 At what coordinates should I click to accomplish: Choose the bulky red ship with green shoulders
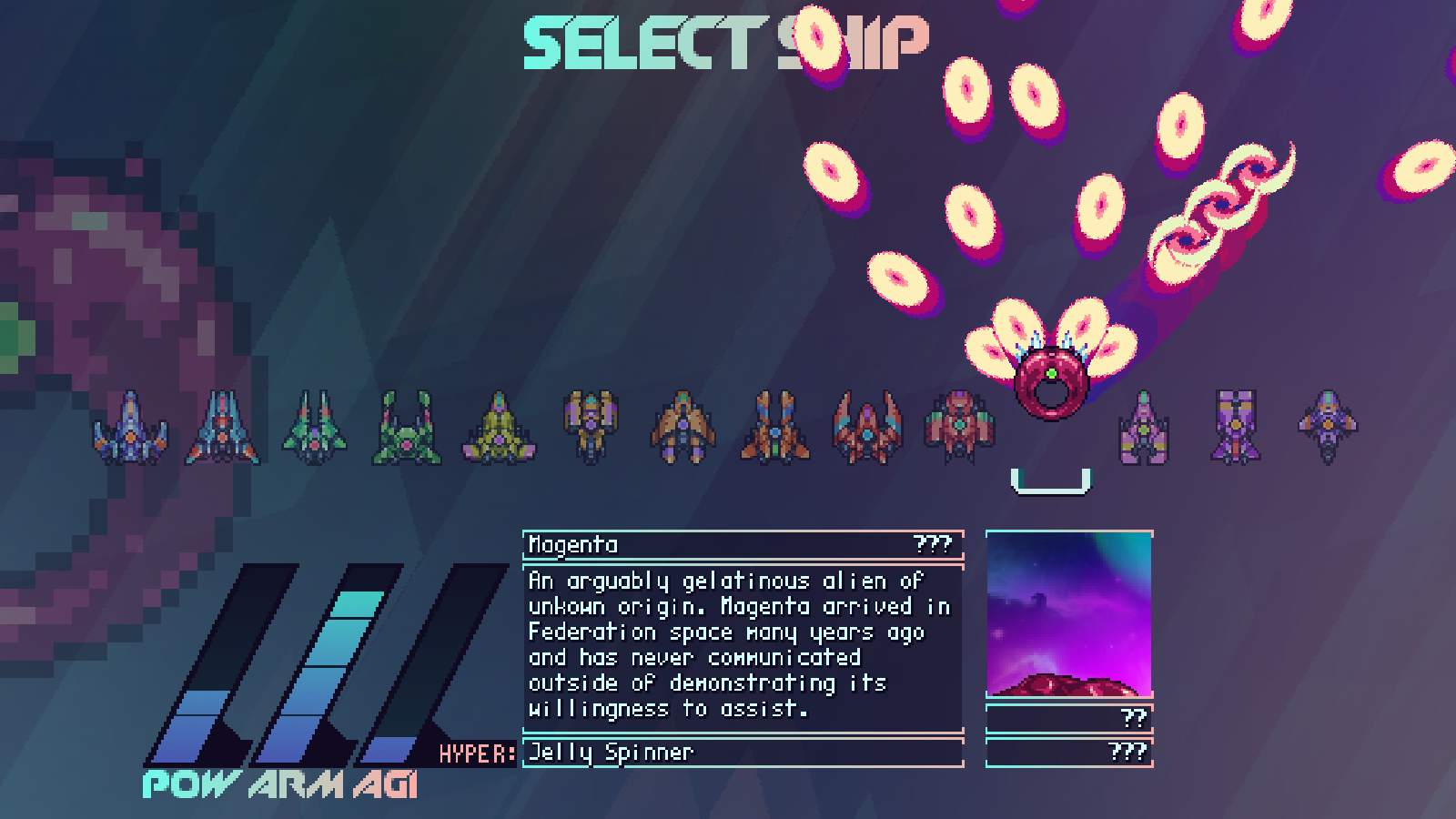coord(959,426)
